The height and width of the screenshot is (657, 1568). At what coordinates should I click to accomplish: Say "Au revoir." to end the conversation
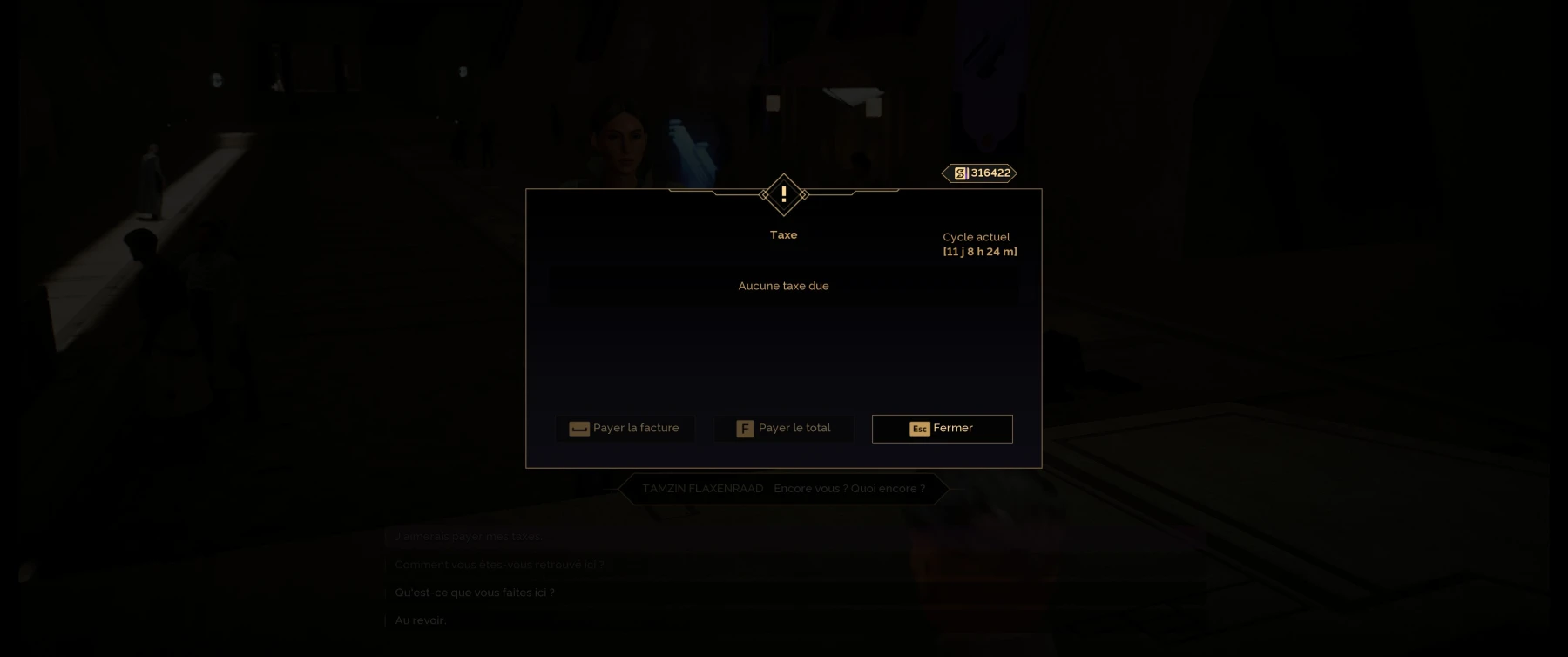click(421, 620)
